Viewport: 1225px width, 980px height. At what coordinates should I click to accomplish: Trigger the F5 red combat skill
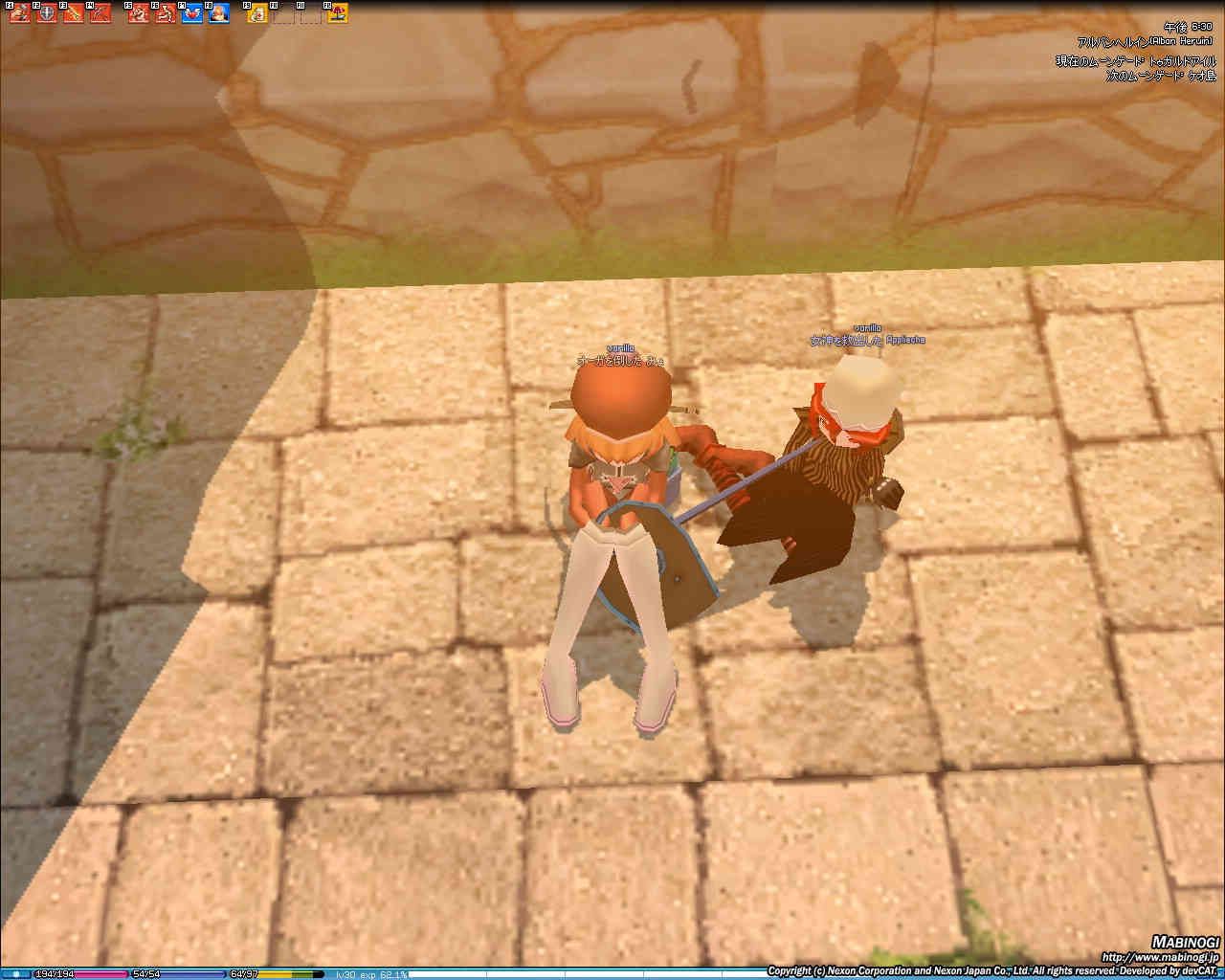pos(139,13)
